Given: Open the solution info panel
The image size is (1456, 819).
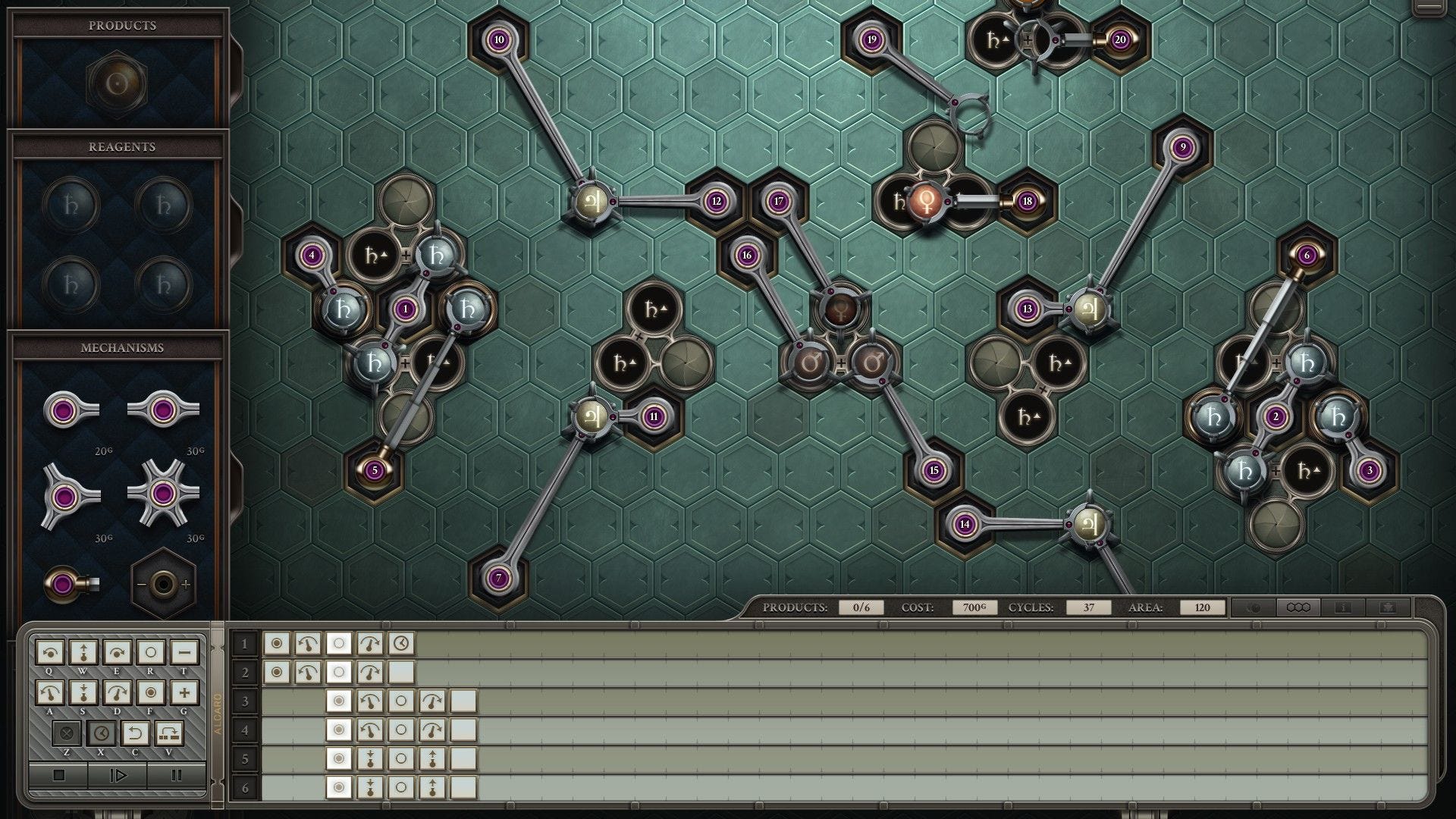Looking at the screenshot, I should (1344, 607).
